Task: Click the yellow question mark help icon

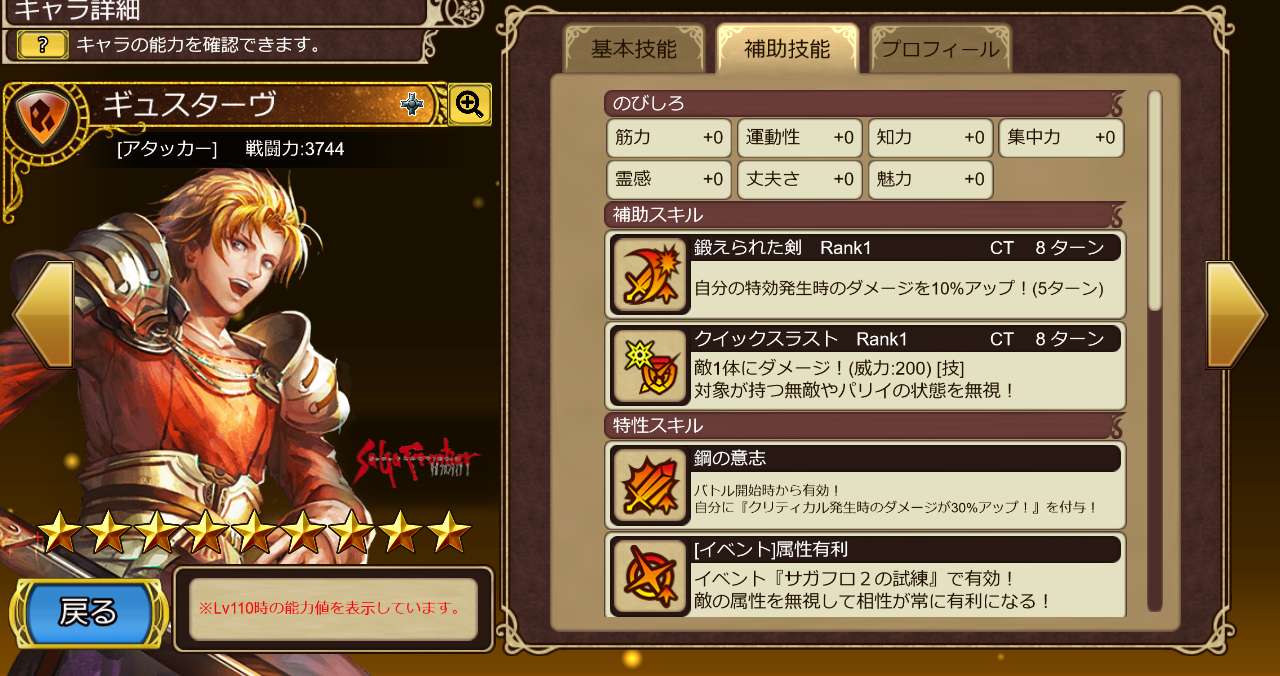Action: [x=43, y=45]
